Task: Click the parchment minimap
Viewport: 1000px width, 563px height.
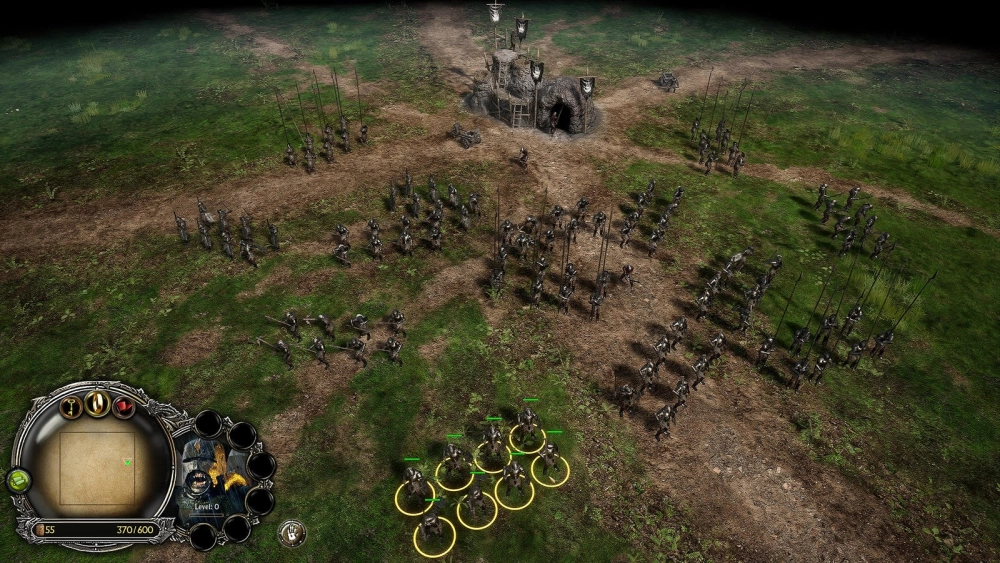Action: (x=95, y=467)
